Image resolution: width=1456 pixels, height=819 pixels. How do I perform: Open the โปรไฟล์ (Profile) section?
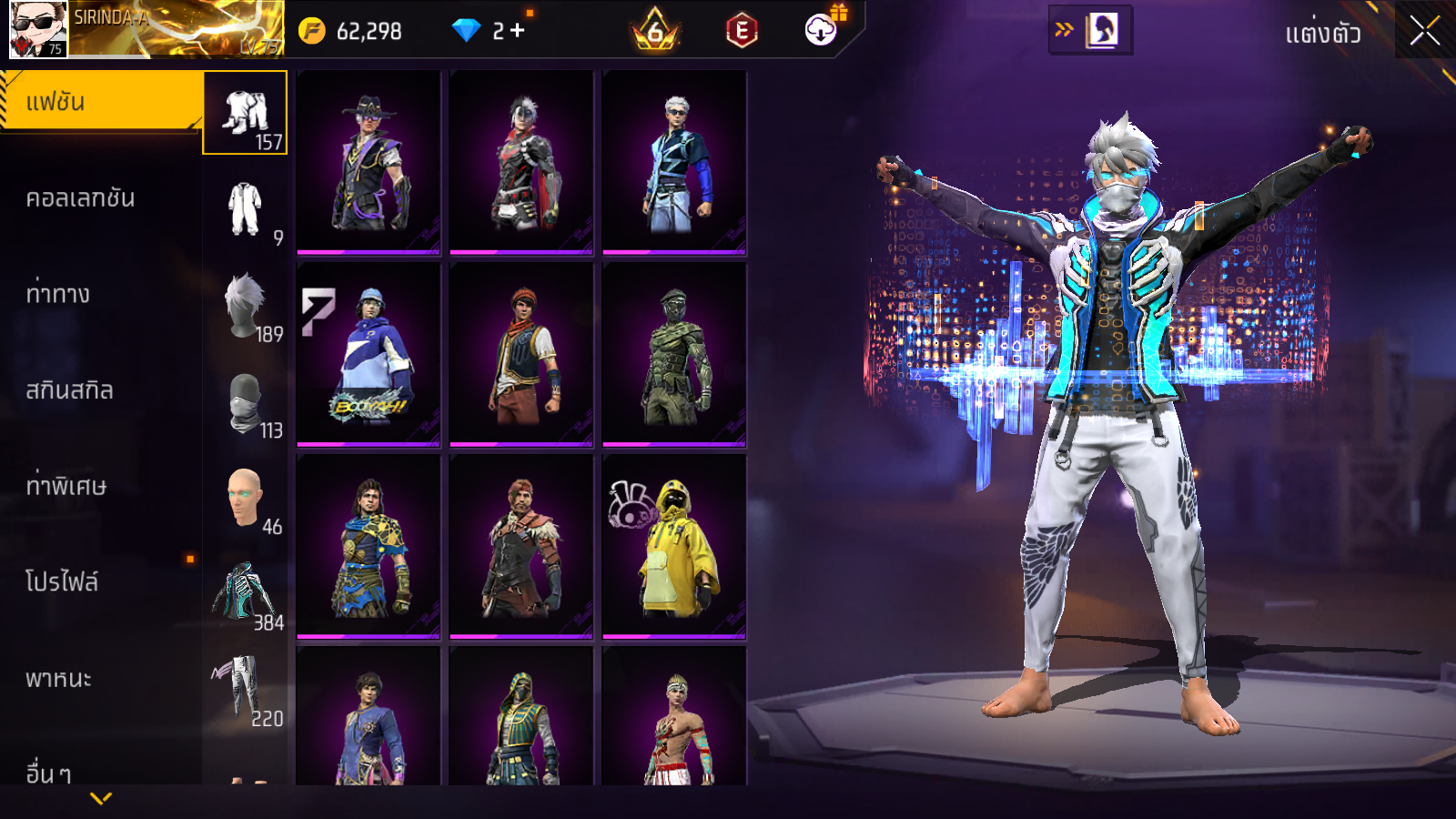pyautogui.click(x=62, y=582)
